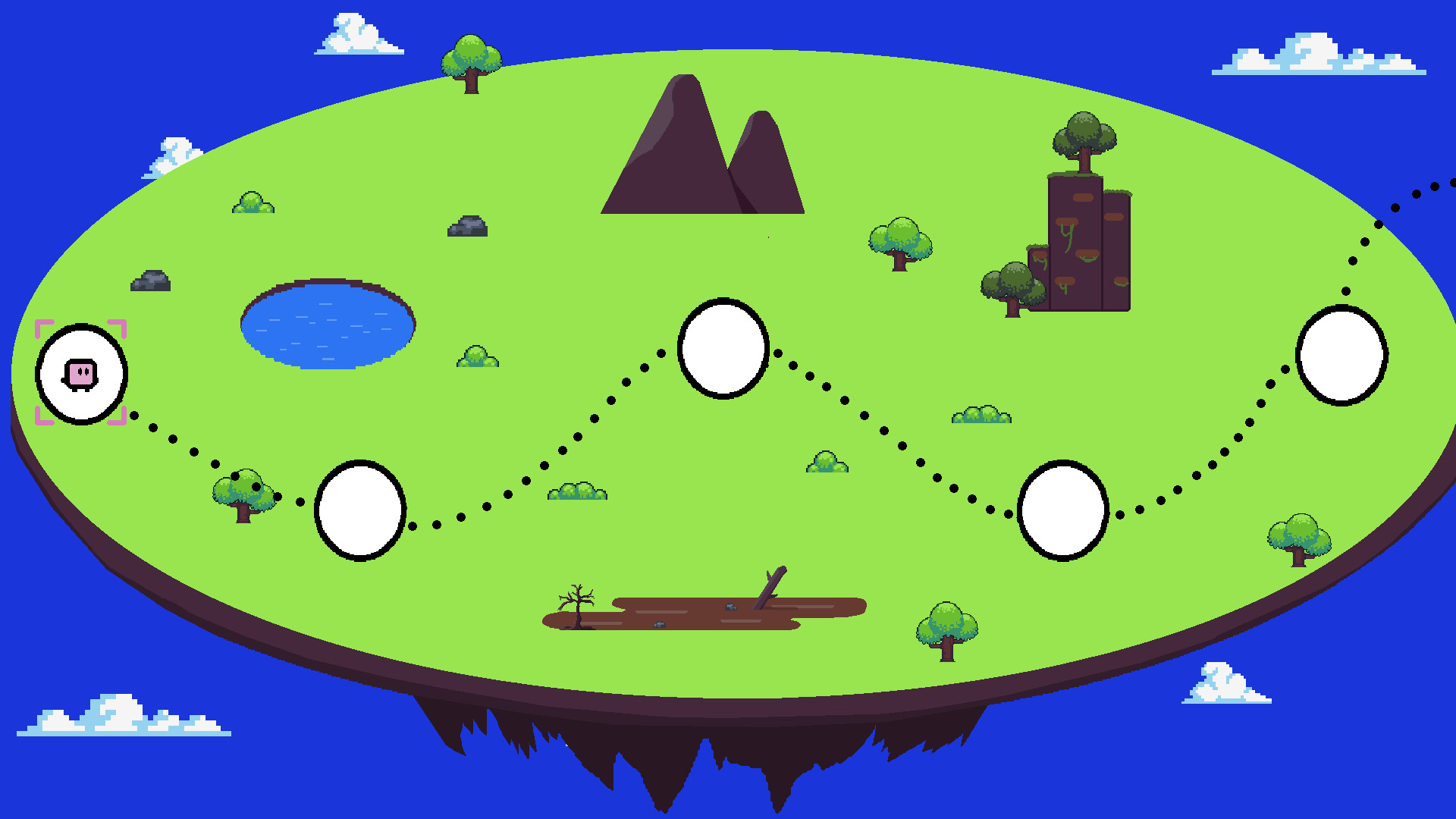Click the dark boulder below the small bush cluster
This screenshot has height=819, width=1456.
[x=469, y=227]
